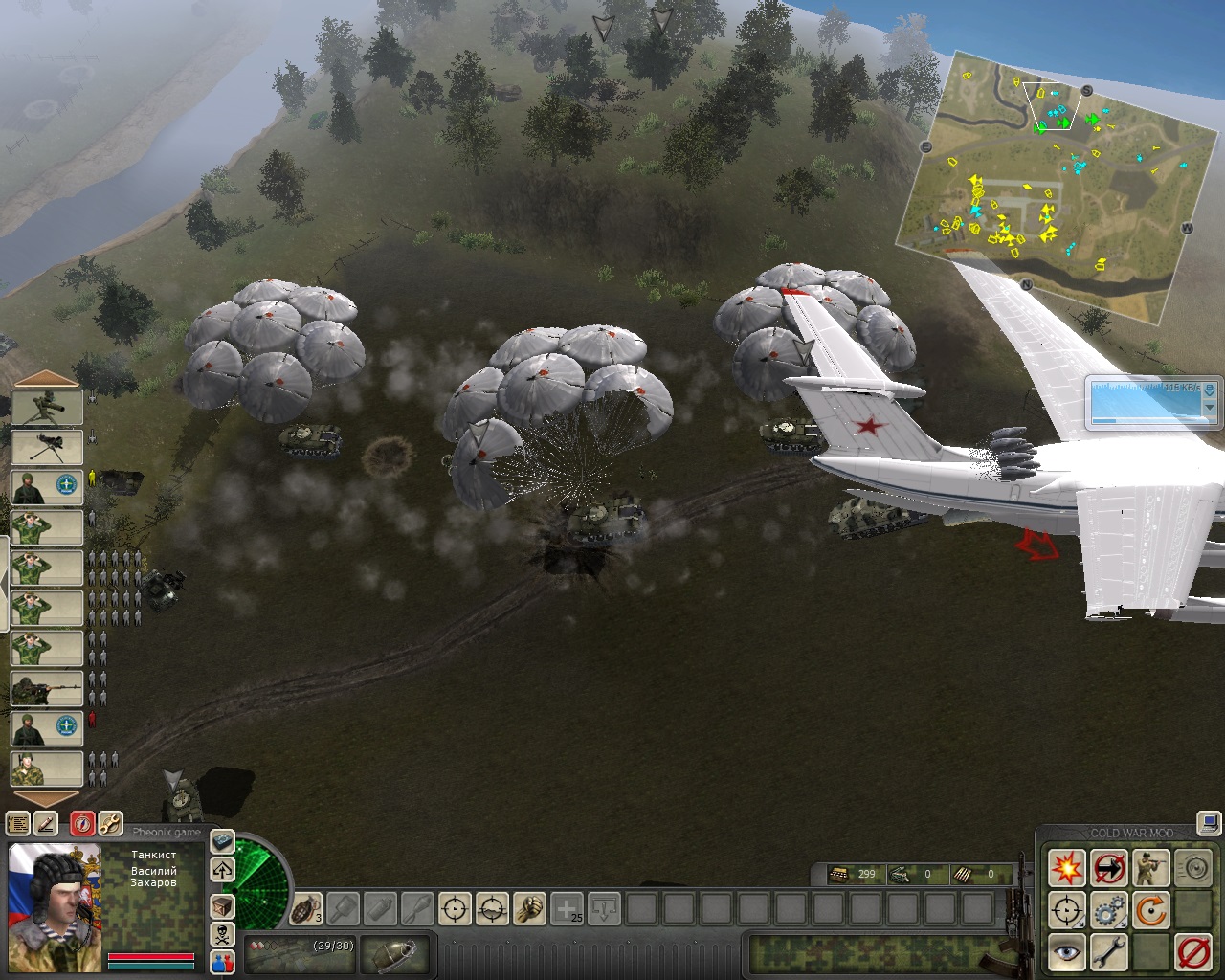The width and height of the screenshot is (1225, 980).
Task: Click the red cancel order button
Action: (x=1192, y=951)
